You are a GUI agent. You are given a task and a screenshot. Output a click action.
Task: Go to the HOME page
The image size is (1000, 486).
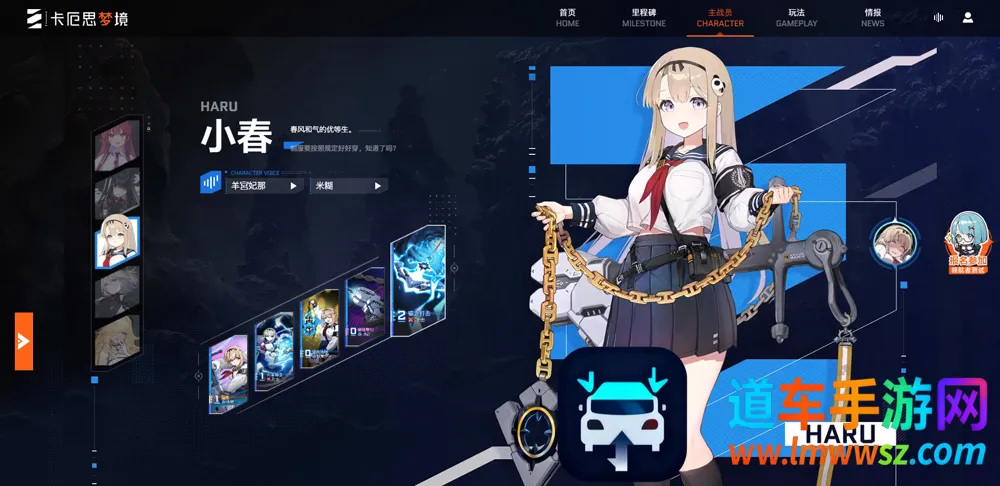[567, 18]
